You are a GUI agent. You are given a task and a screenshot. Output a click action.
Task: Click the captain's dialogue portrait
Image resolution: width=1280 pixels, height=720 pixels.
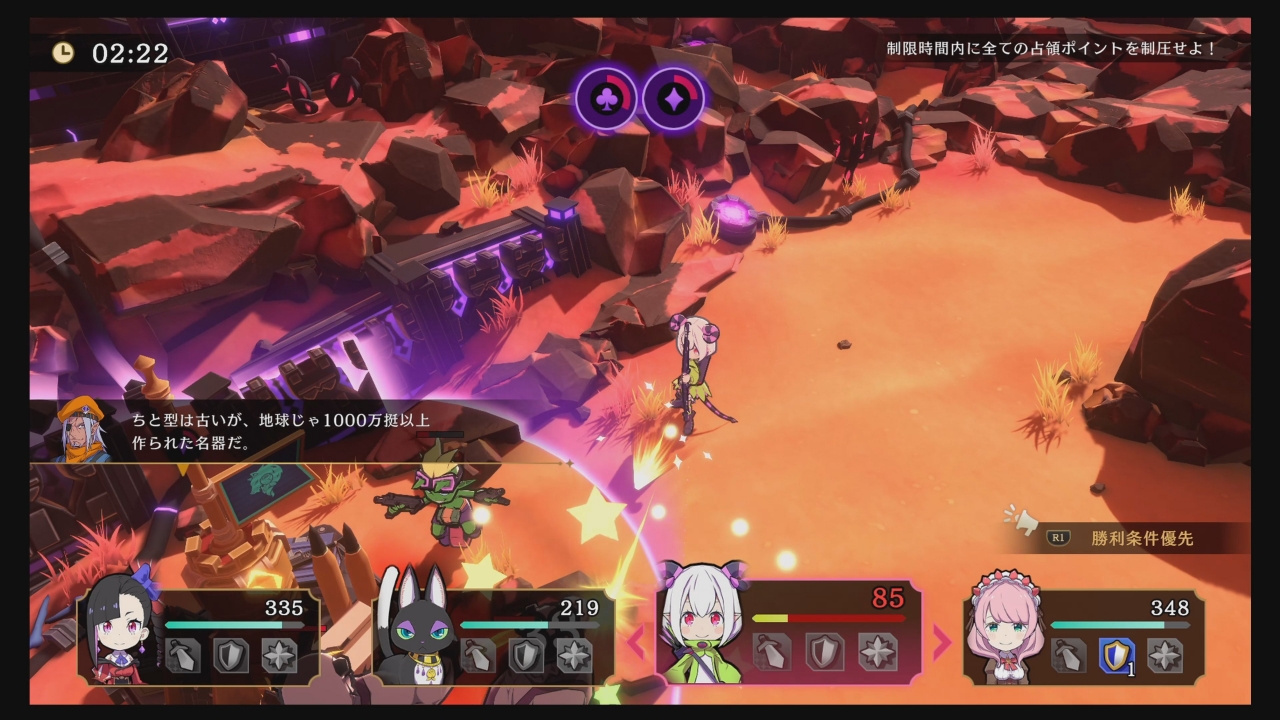(x=82, y=430)
